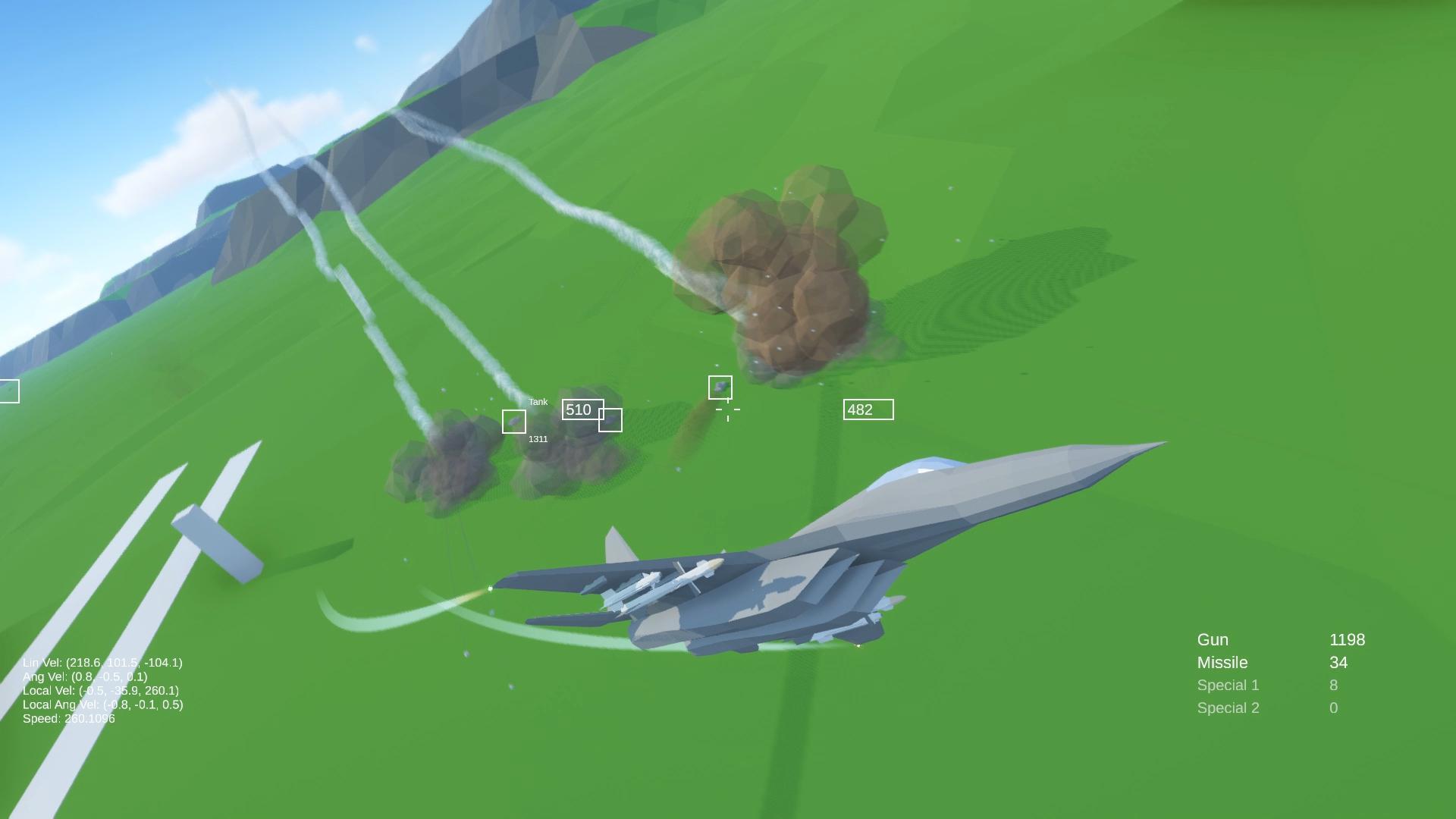1456x819 pixels.
Task: Click the target bracket overlapping the 510 box
Action: coord(611,419)
